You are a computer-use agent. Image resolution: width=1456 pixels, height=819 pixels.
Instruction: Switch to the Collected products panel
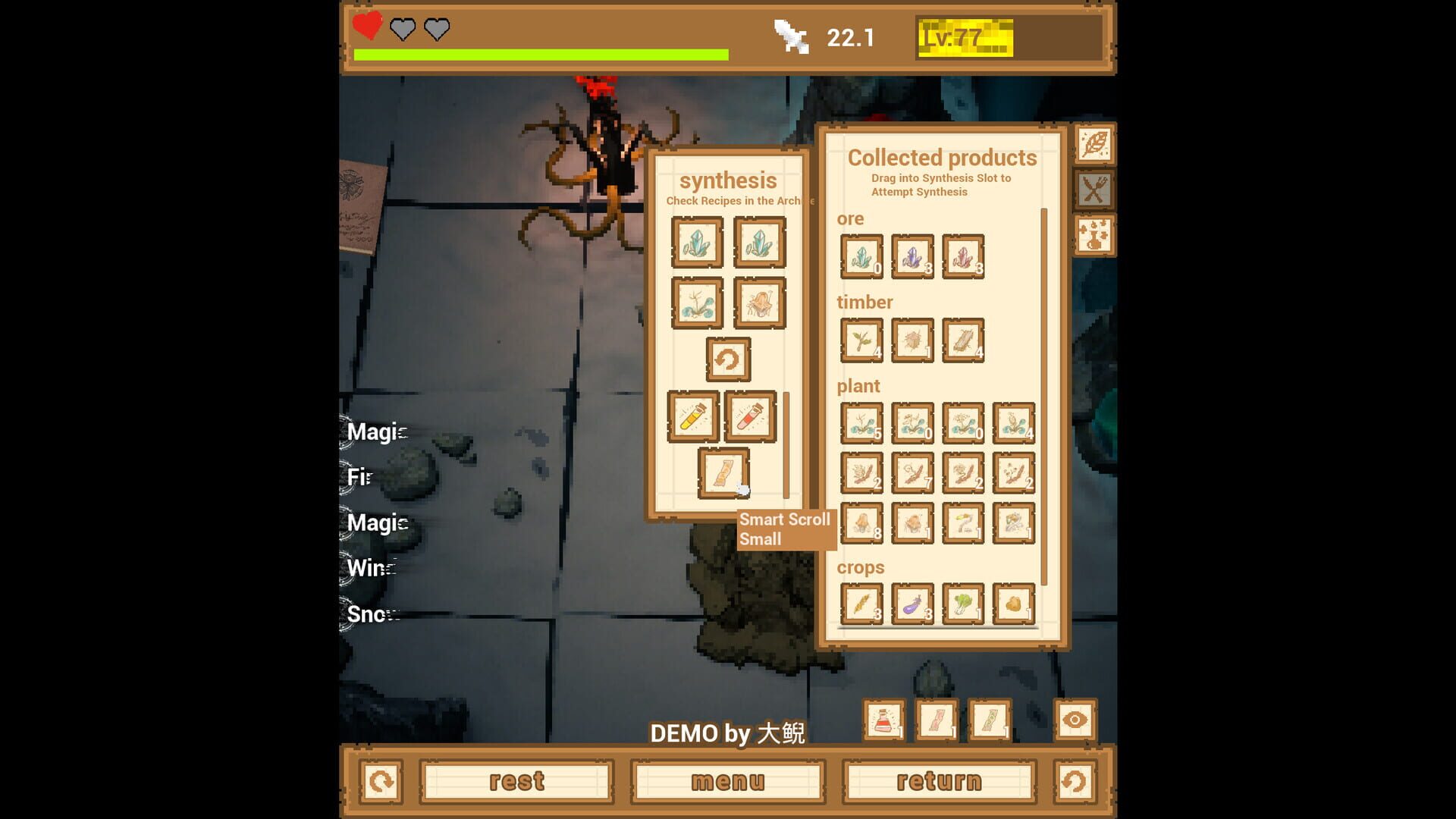942,158
